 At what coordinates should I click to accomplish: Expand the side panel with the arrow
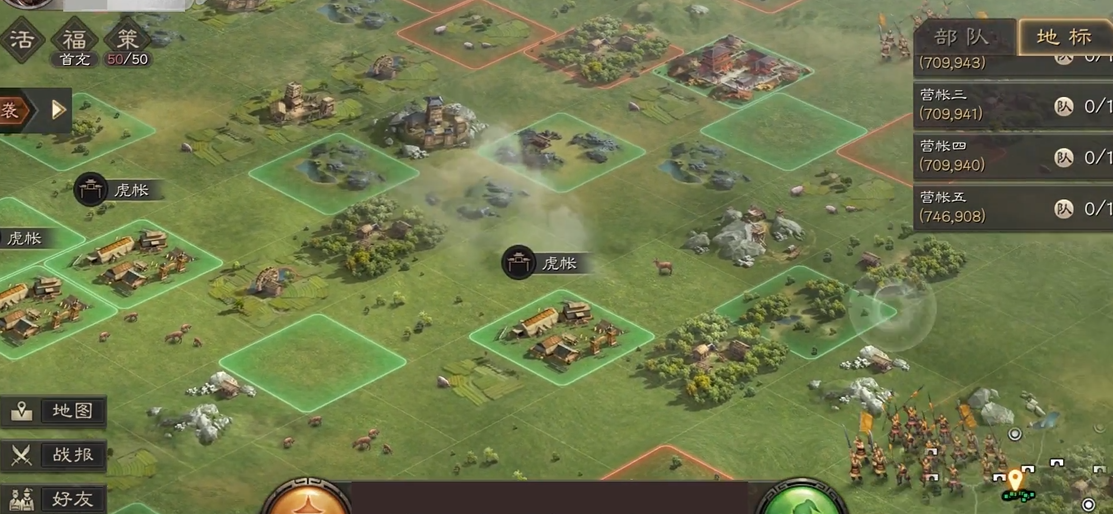pos(58,109)
